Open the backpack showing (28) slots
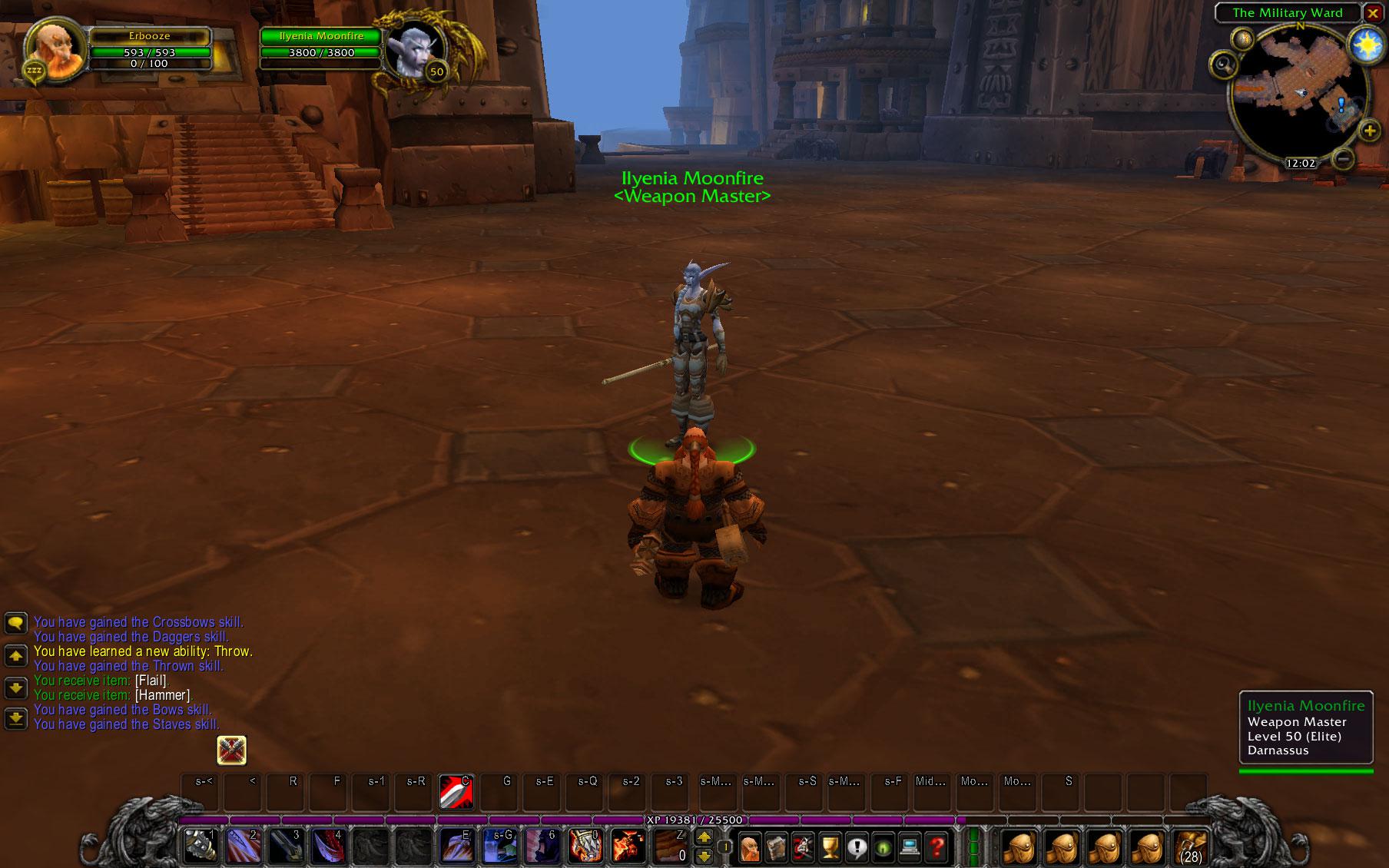The width and height of the screenshot is (1389, 868). click(x=1189, y=849)
